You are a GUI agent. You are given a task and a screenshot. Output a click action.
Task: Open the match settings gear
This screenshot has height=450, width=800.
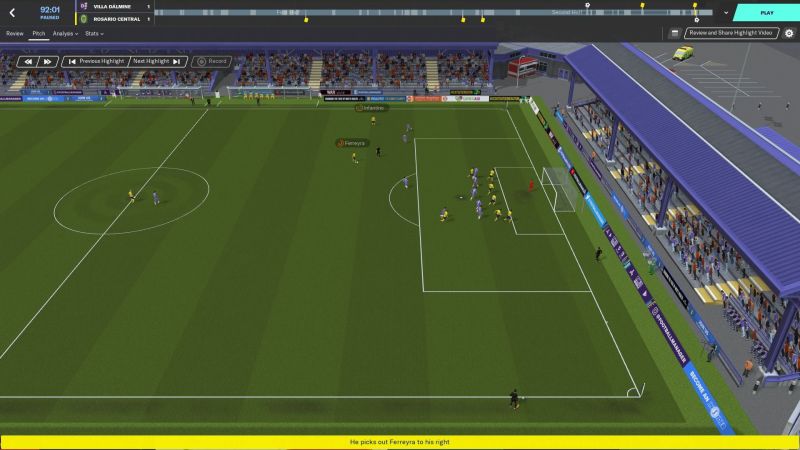788,33
